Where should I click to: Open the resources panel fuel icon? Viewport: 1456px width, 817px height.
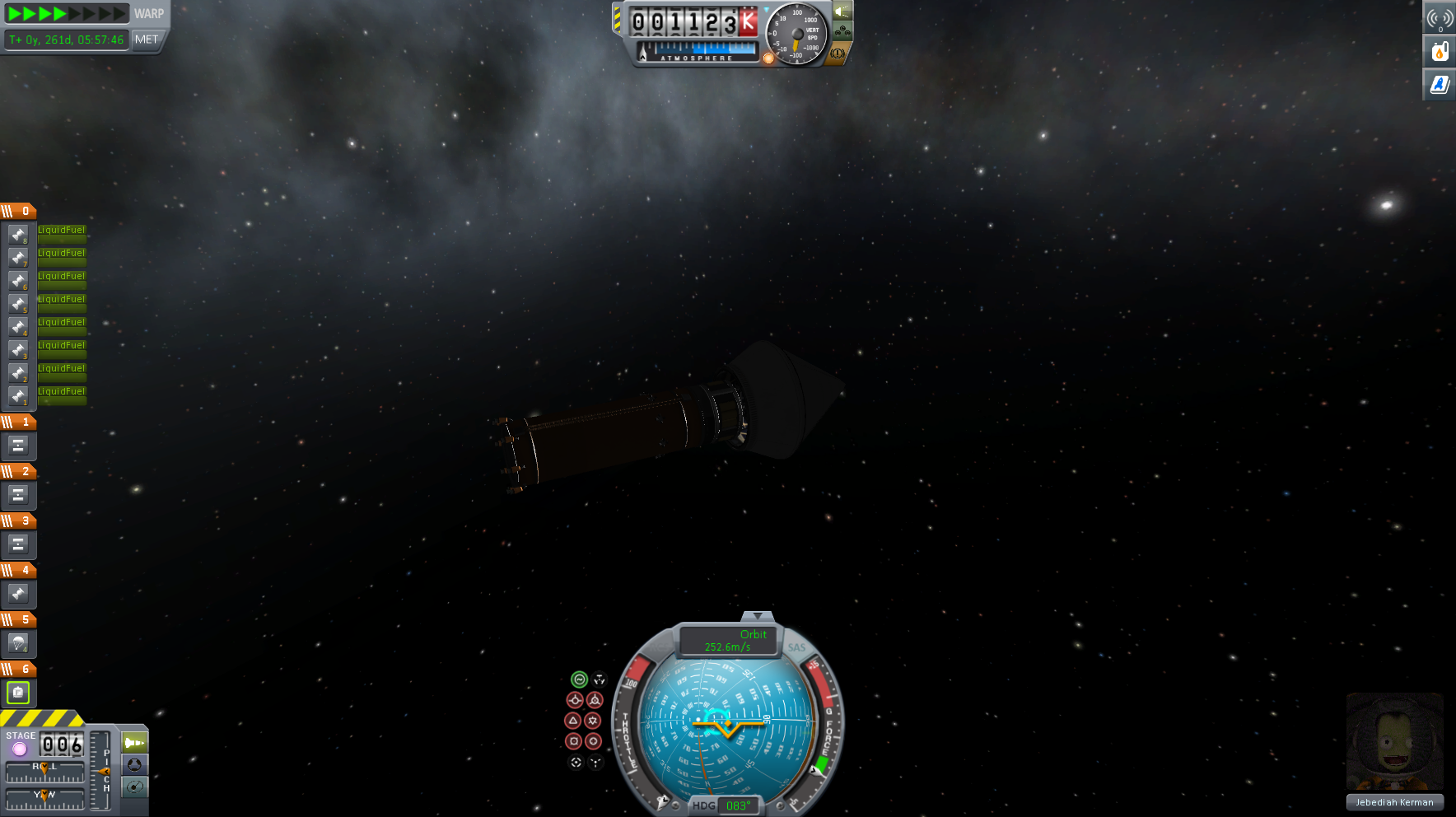[x=1440, y=51]
